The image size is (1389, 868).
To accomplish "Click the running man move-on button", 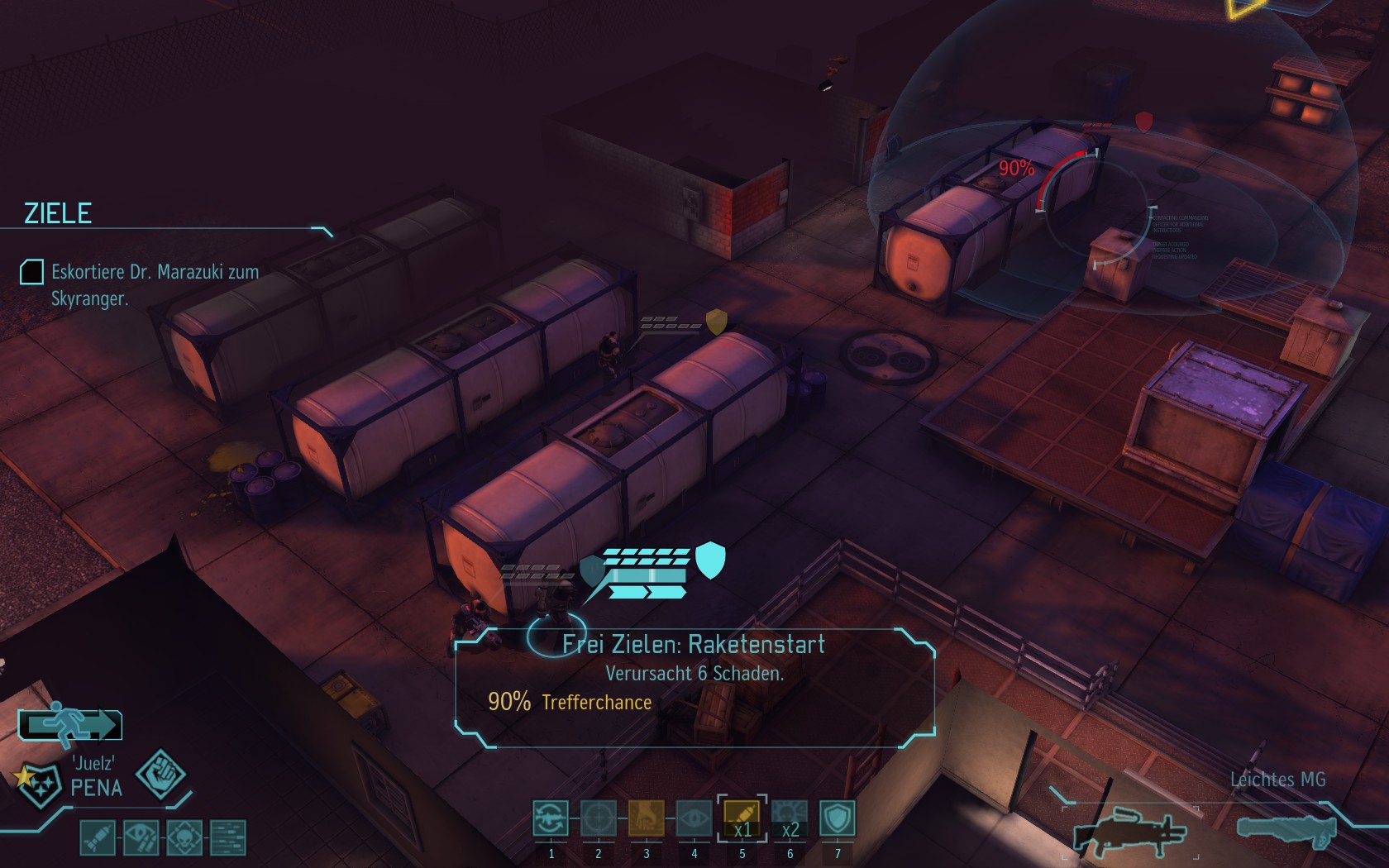I will tap(70, 725).
